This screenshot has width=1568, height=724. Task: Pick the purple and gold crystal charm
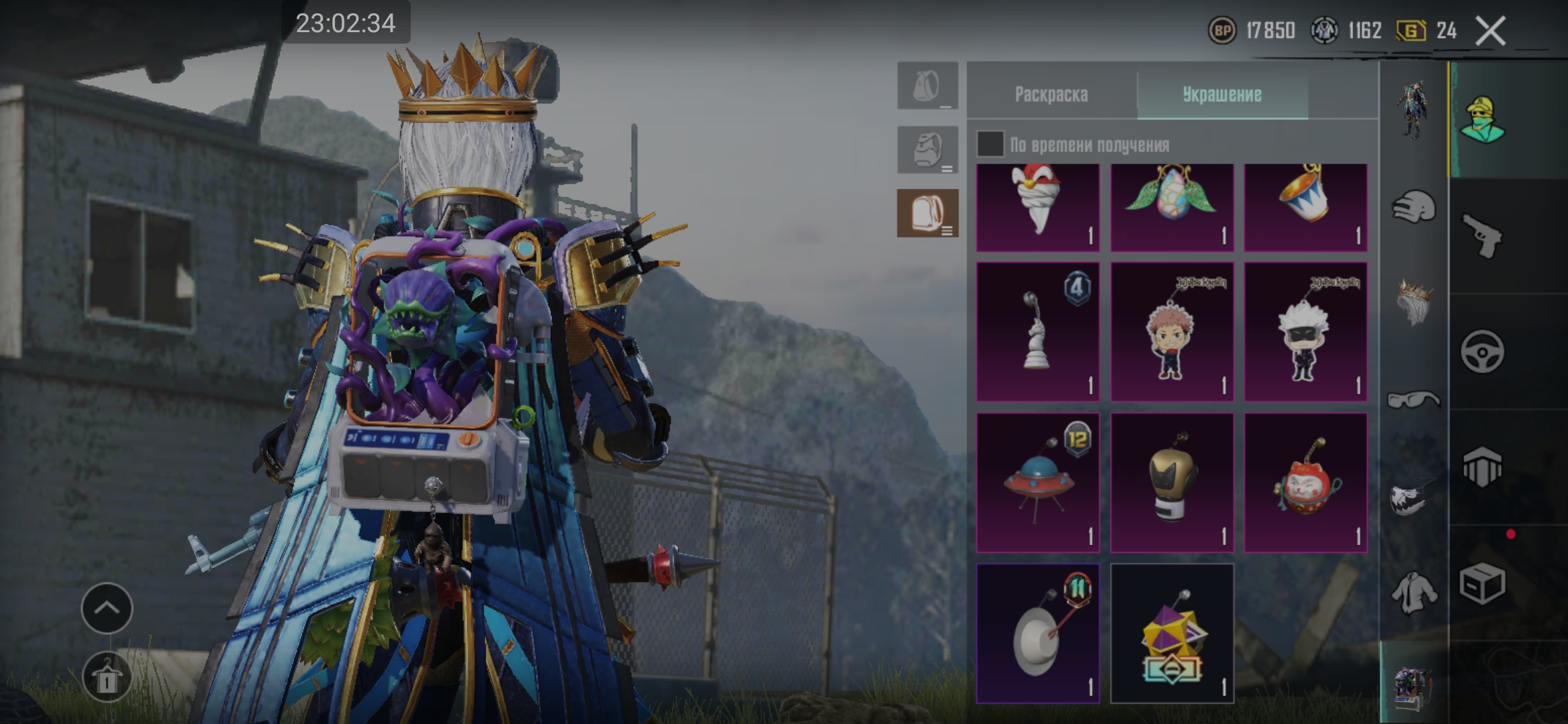[1171, 633]
